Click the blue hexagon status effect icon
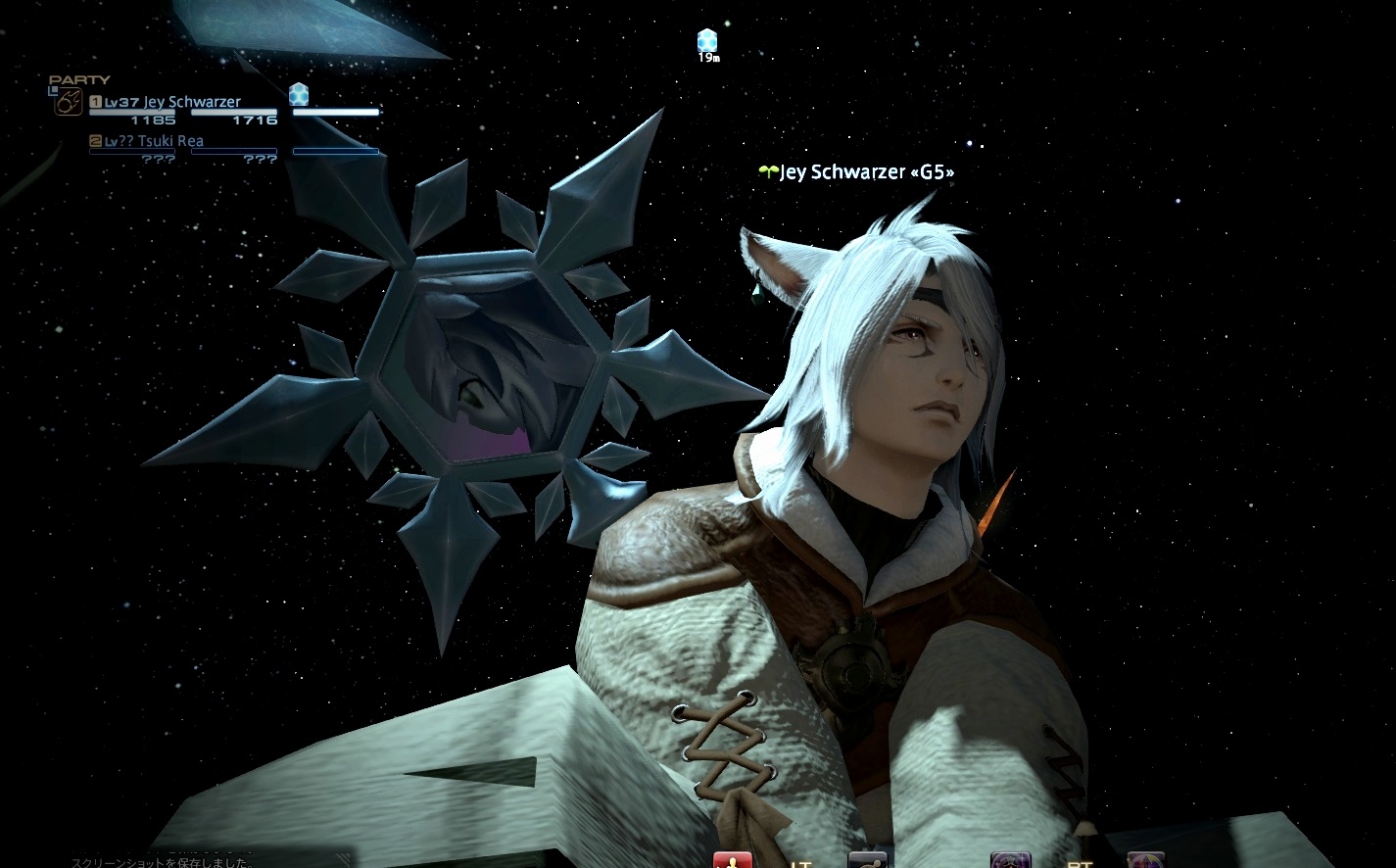The width and height of the screenshot is (1396, 868). click(299, 94)
